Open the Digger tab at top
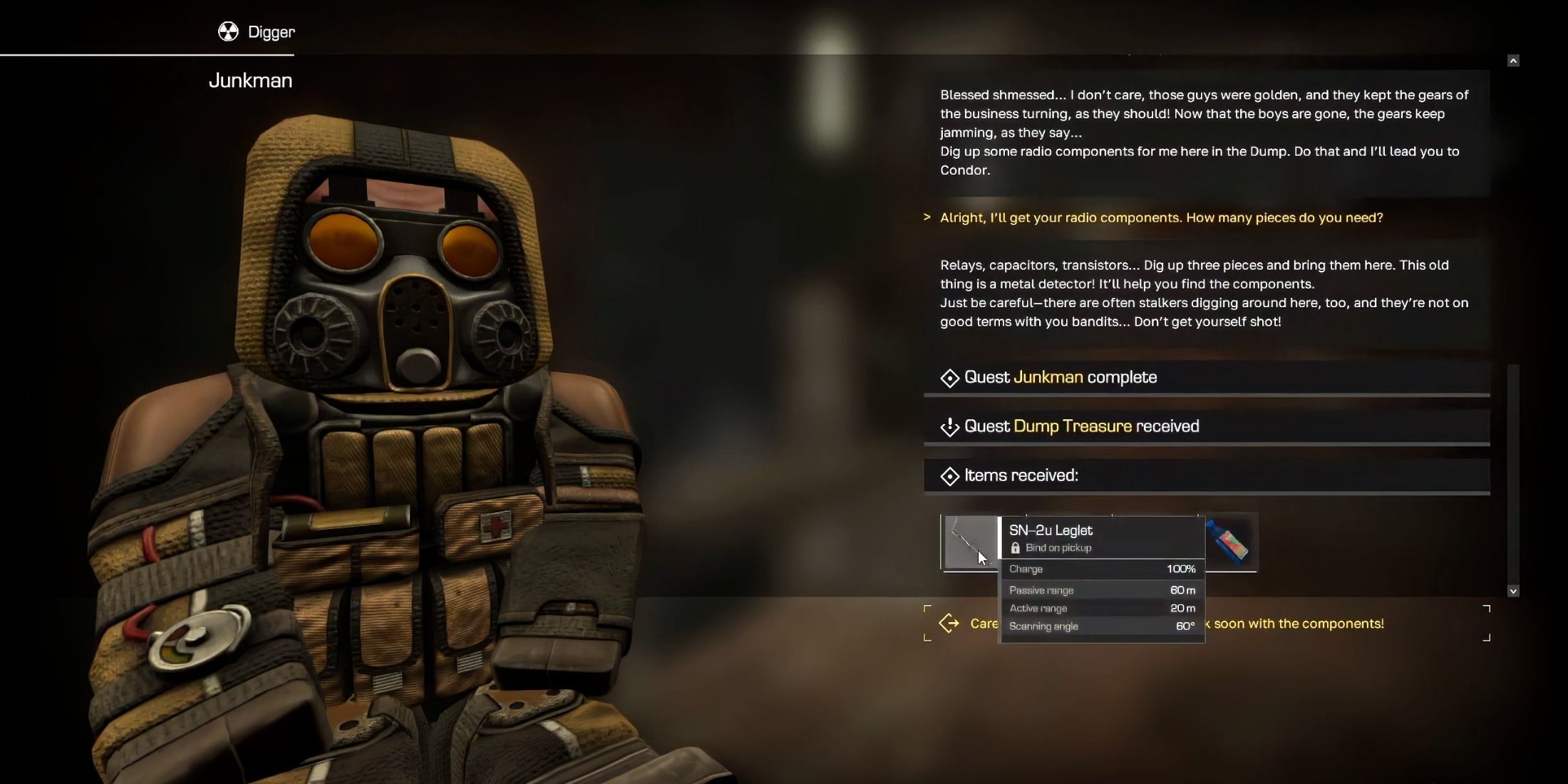1568x784 pixels. pyautogui.click(x=257, y=32)
